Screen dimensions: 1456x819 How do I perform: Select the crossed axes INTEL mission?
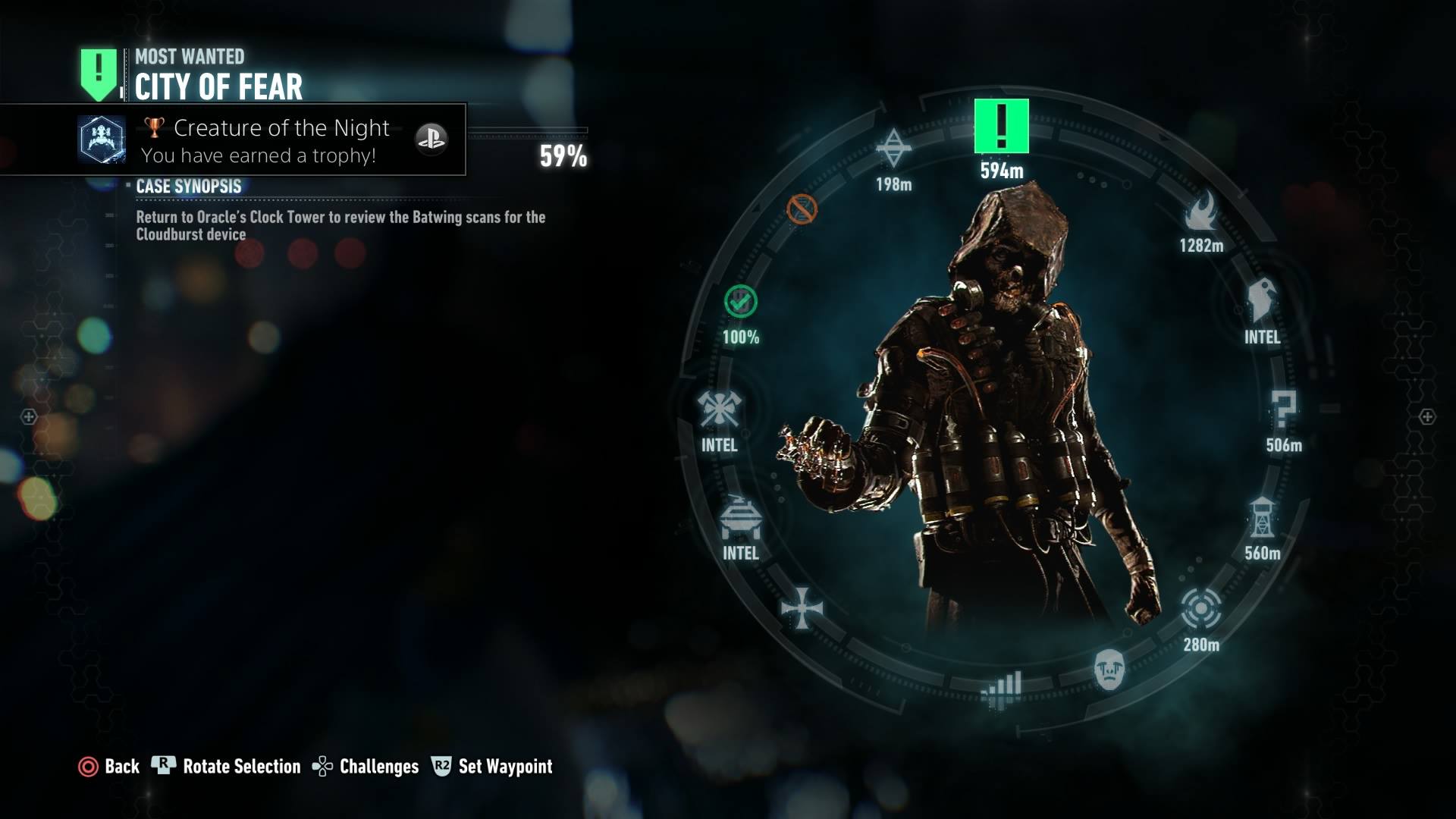point(719,410)
